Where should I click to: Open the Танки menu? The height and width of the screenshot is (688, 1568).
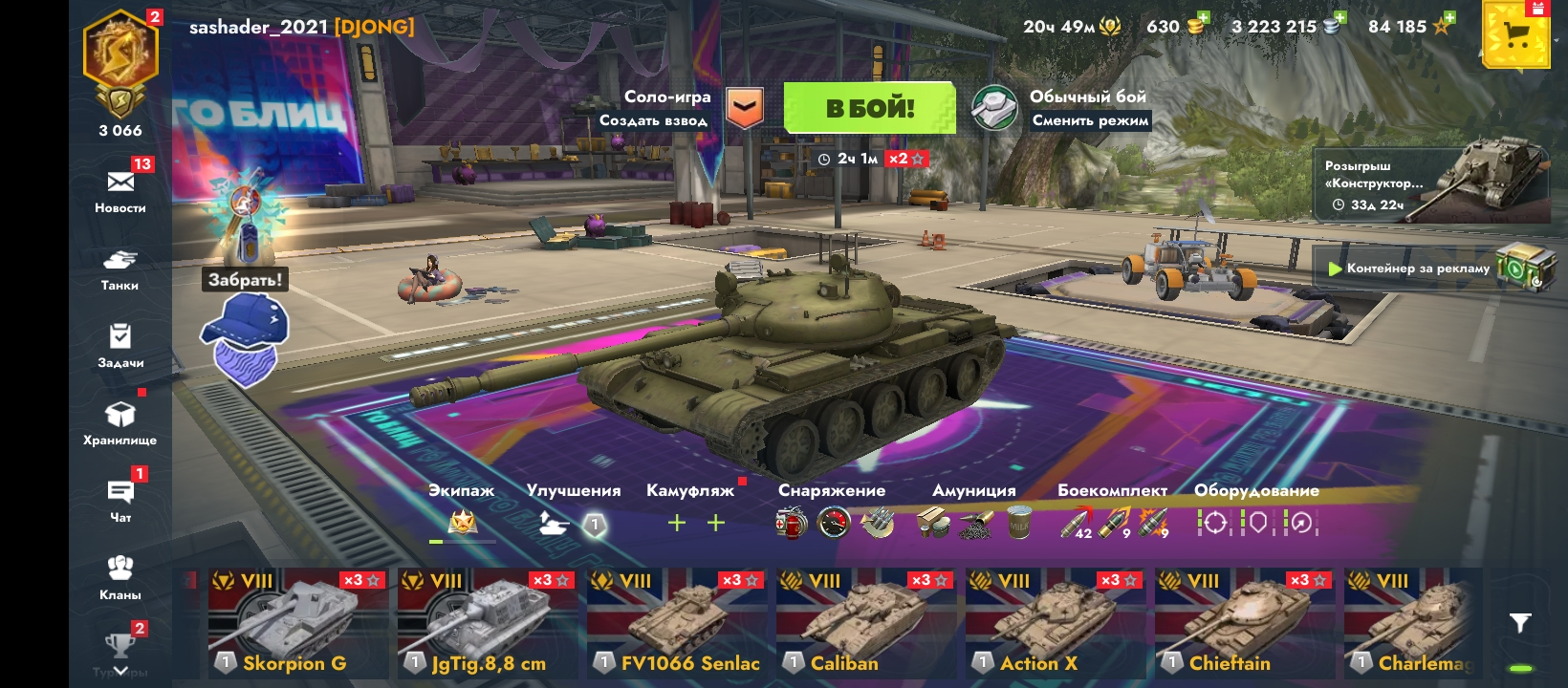[x=120, y=268]
